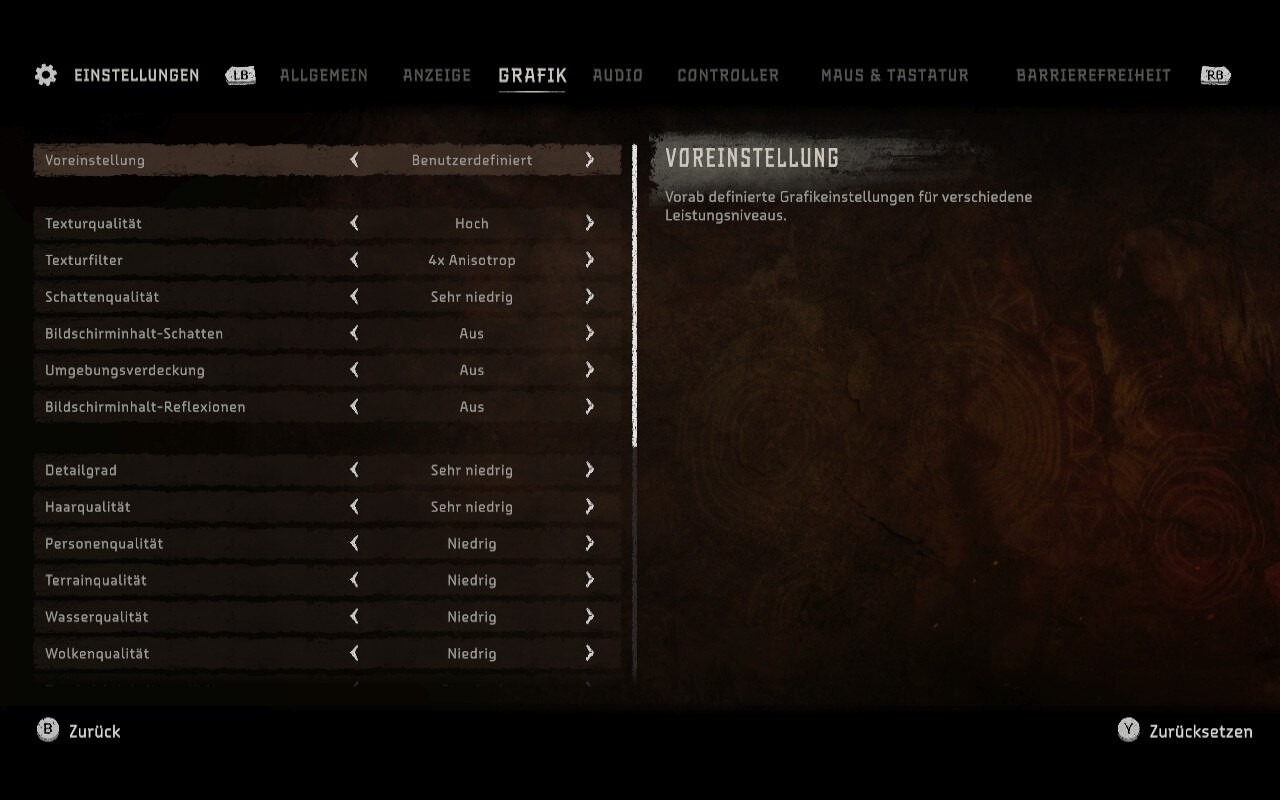This screenshot has width=1280, height=800.
Task: Open the Anzeige tab
Action: tap(437, 75)
